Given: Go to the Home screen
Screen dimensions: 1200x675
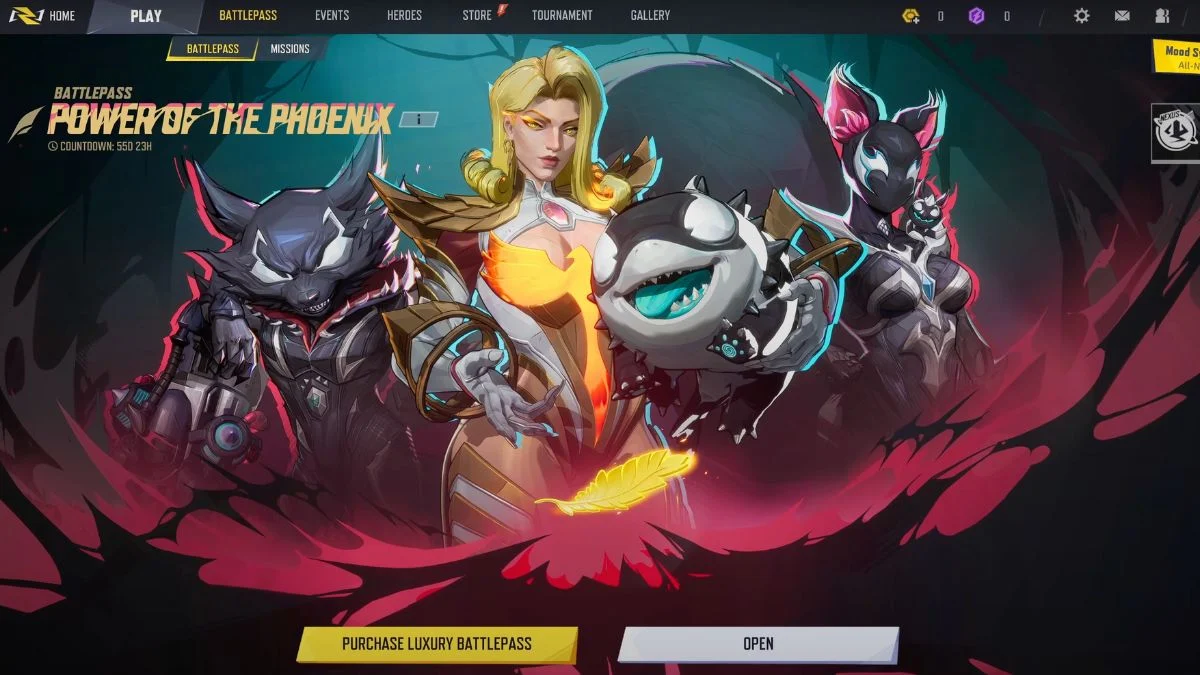Looking at the screenshot, I should [x=44, y=16].
